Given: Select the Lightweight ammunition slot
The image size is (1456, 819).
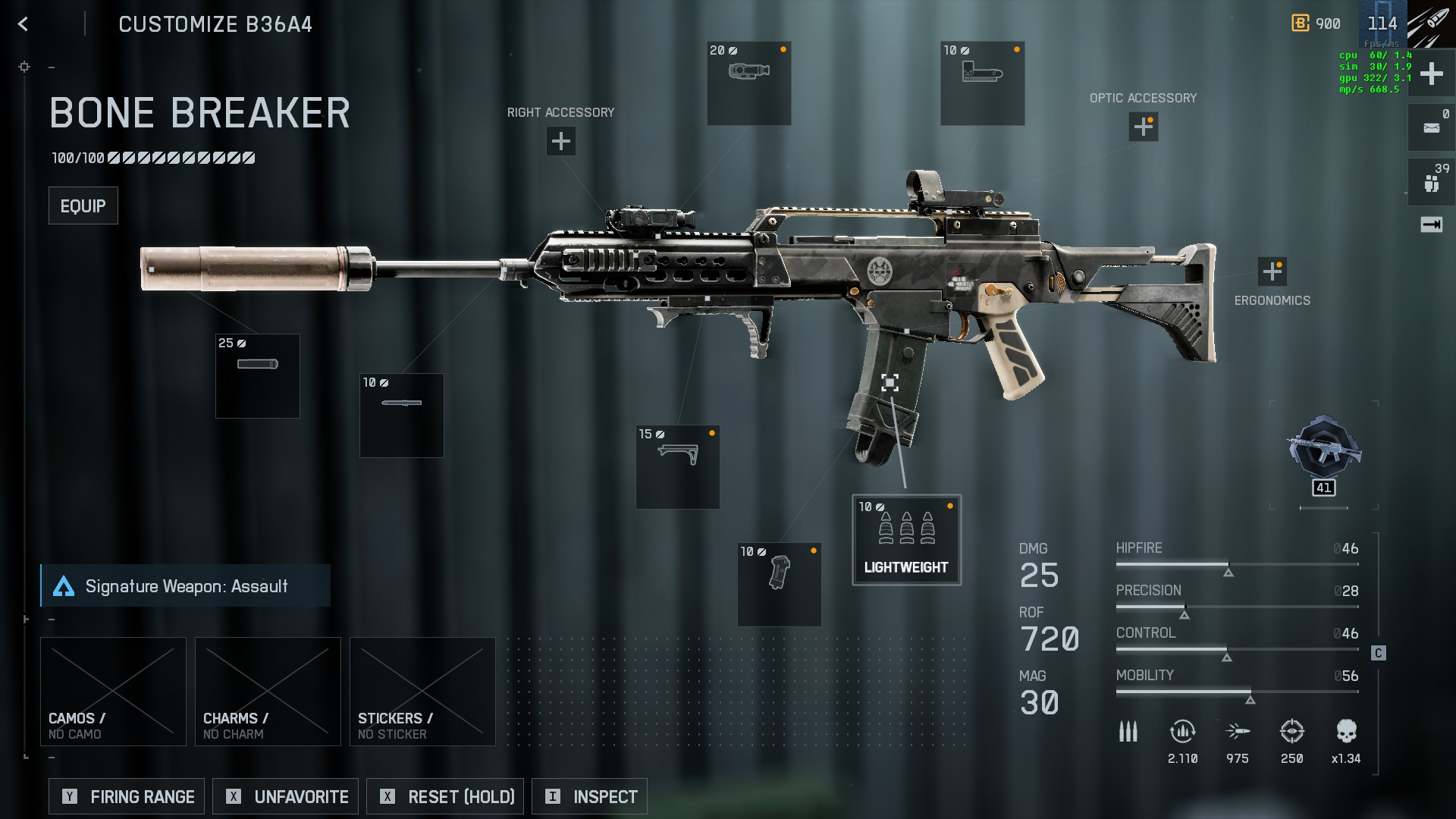Looking at the screenshot, I should point(906,540).
